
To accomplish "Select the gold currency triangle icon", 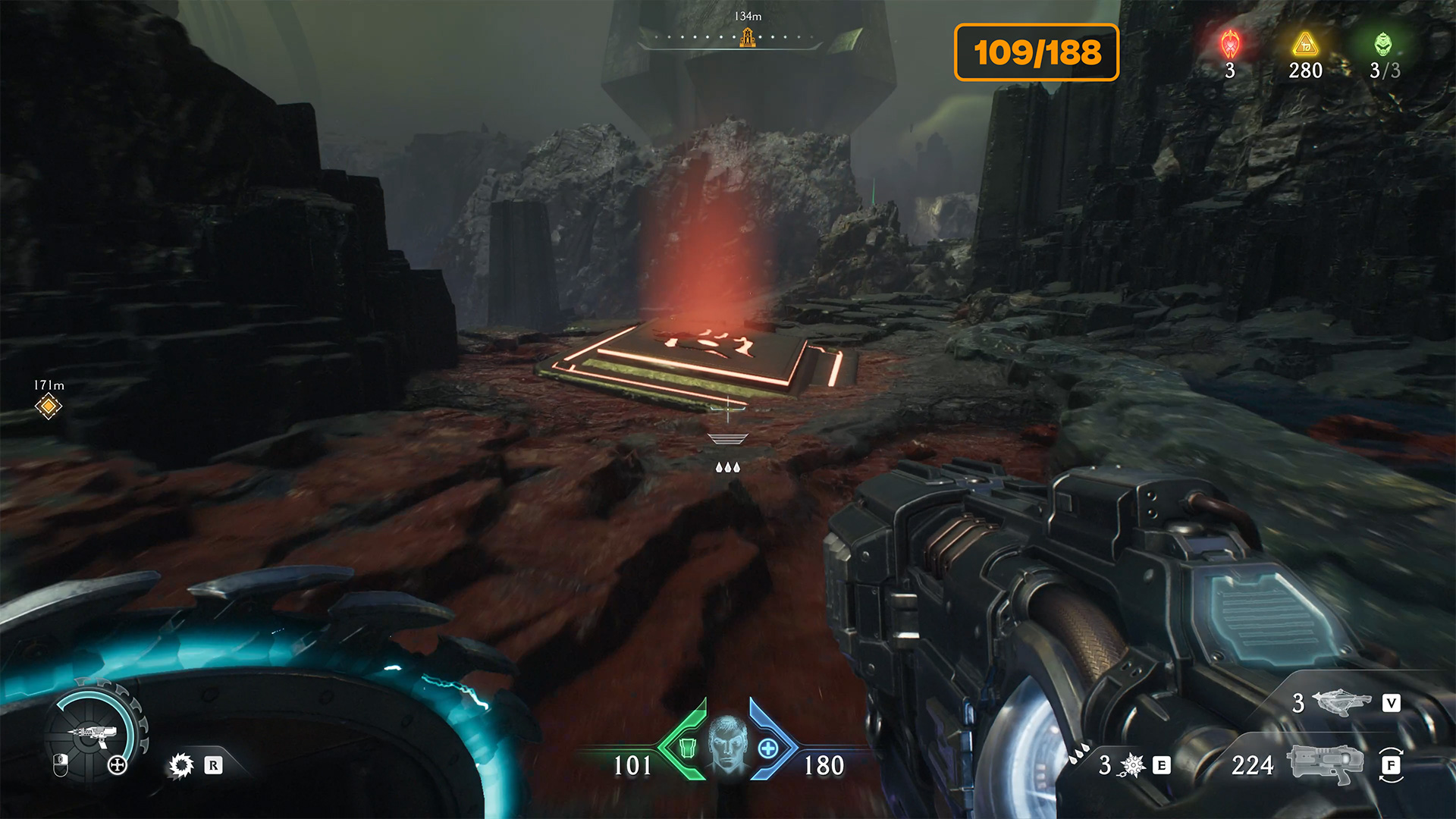I will (1305, 45).
